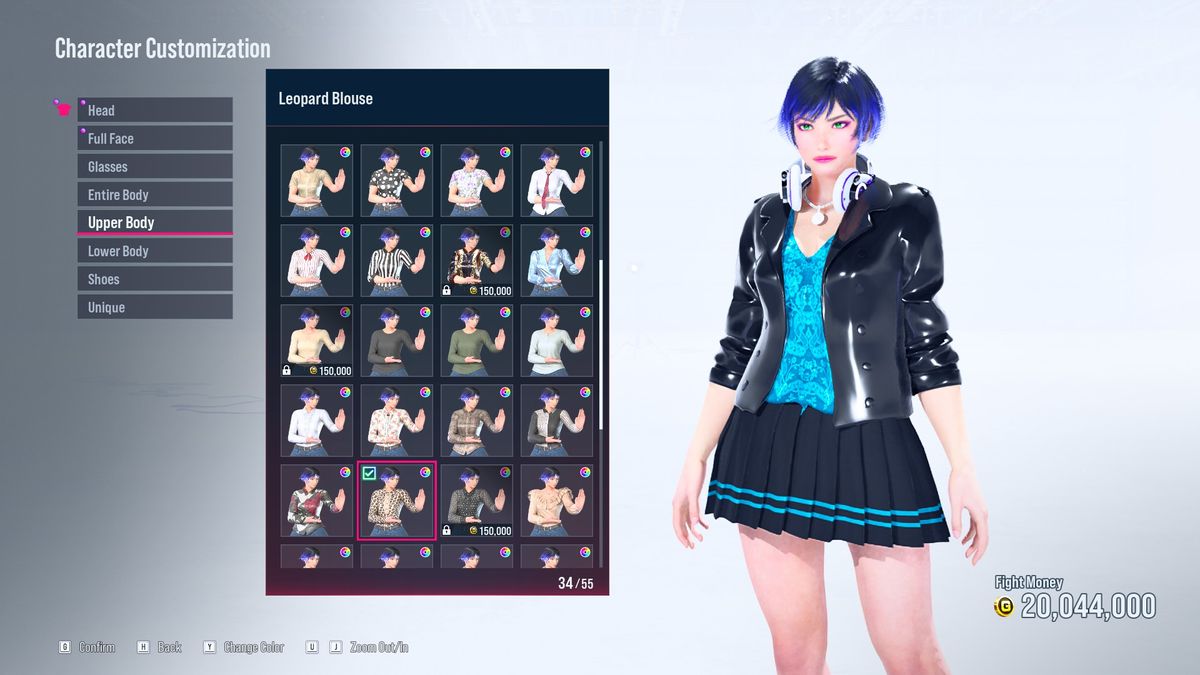Image resolution: width=1200 pixels, height=675 pixels.
Task: Select the shiny light blue satin blouse
Action: pyautogui.click(x=557, y=260)
